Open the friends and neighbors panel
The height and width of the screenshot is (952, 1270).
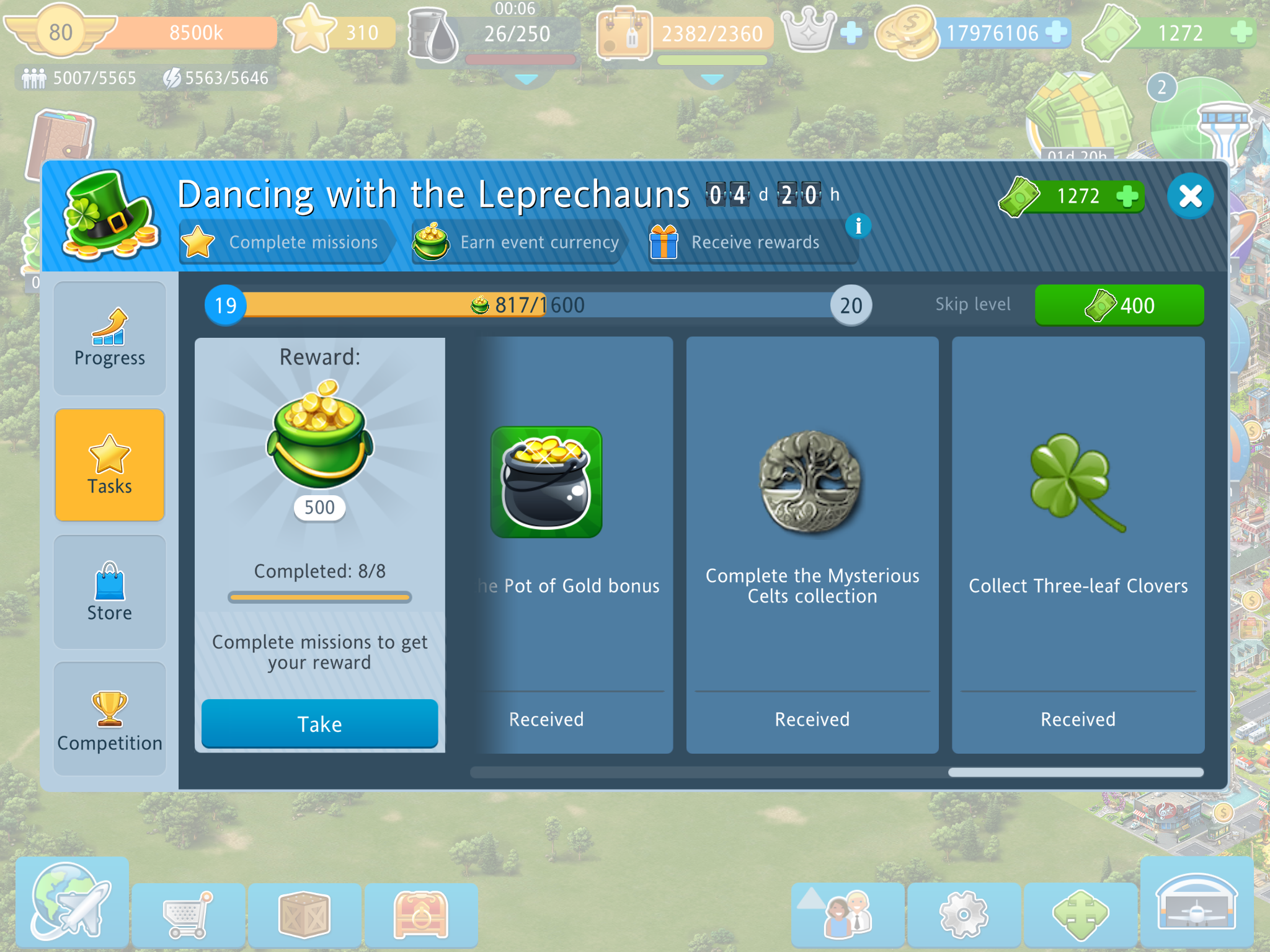pyautogui.click(x=847, y=914)
